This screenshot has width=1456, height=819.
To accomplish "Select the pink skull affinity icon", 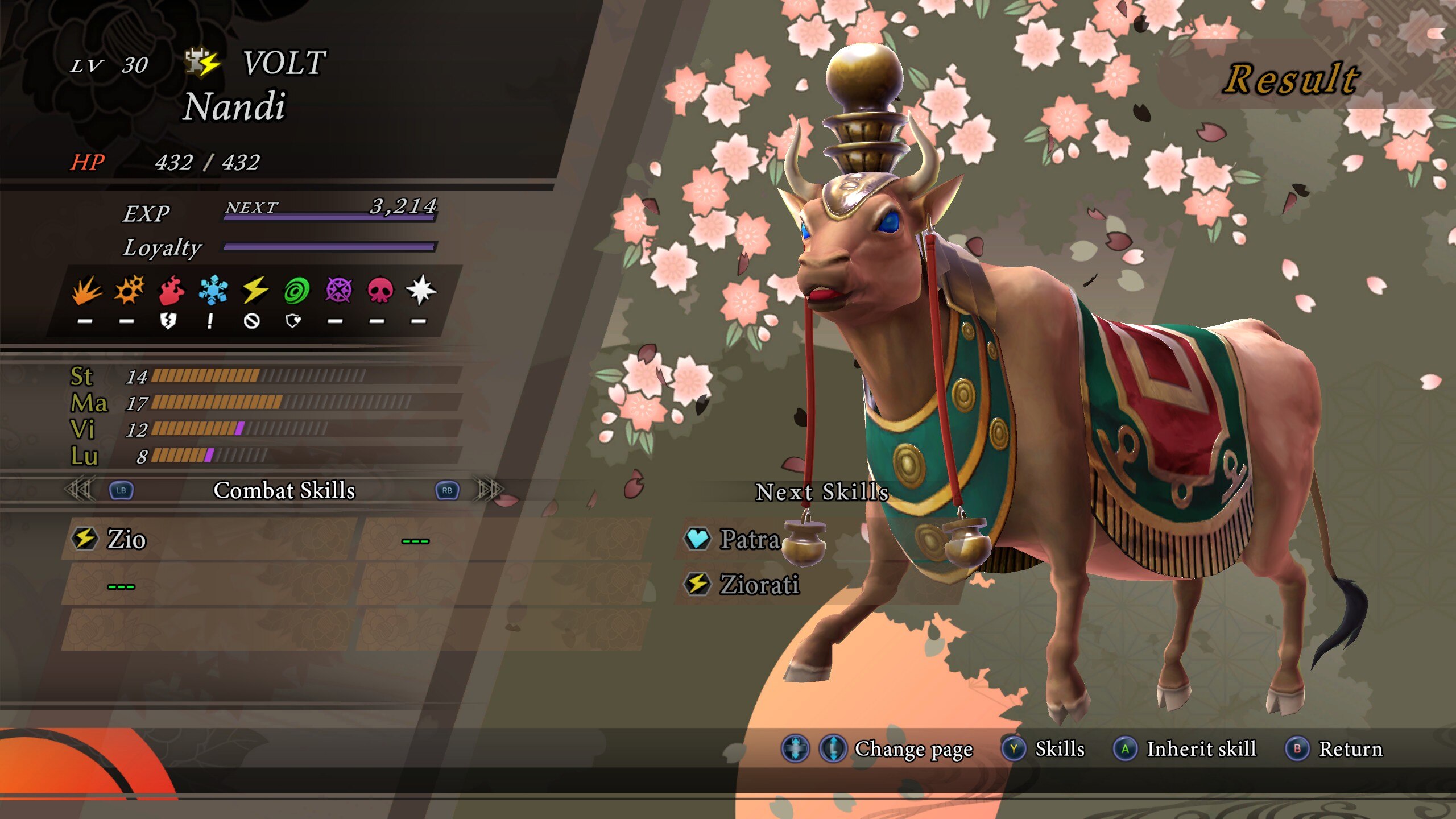I will [x=380, y=290].
